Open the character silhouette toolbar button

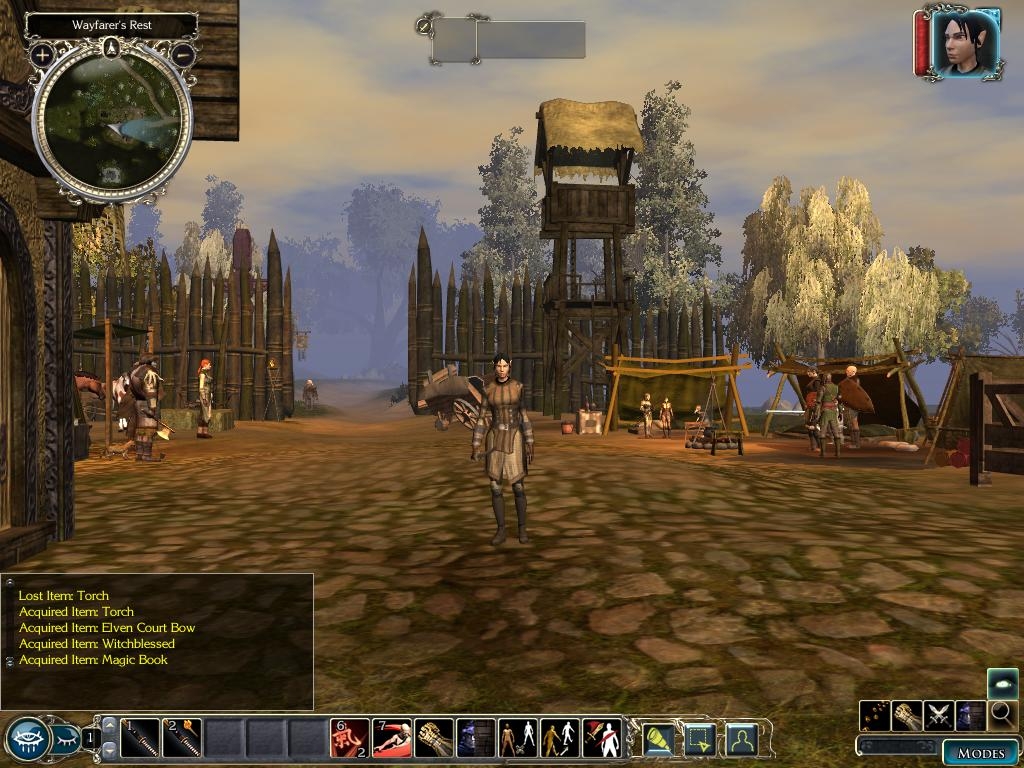741,739
